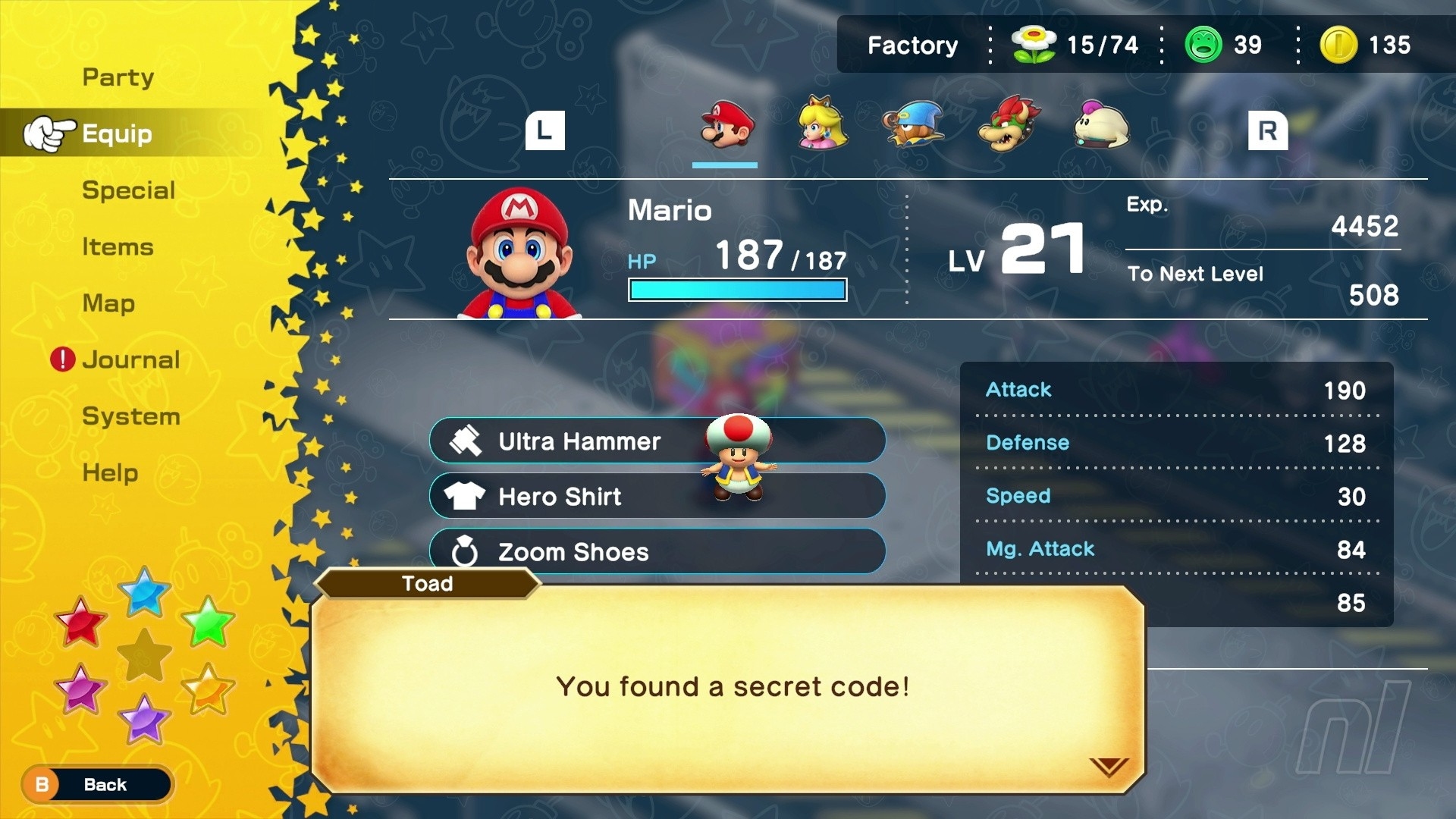Click the Back button
The width and height of the screenshot is (1456, 819).
tap(97, 785)
